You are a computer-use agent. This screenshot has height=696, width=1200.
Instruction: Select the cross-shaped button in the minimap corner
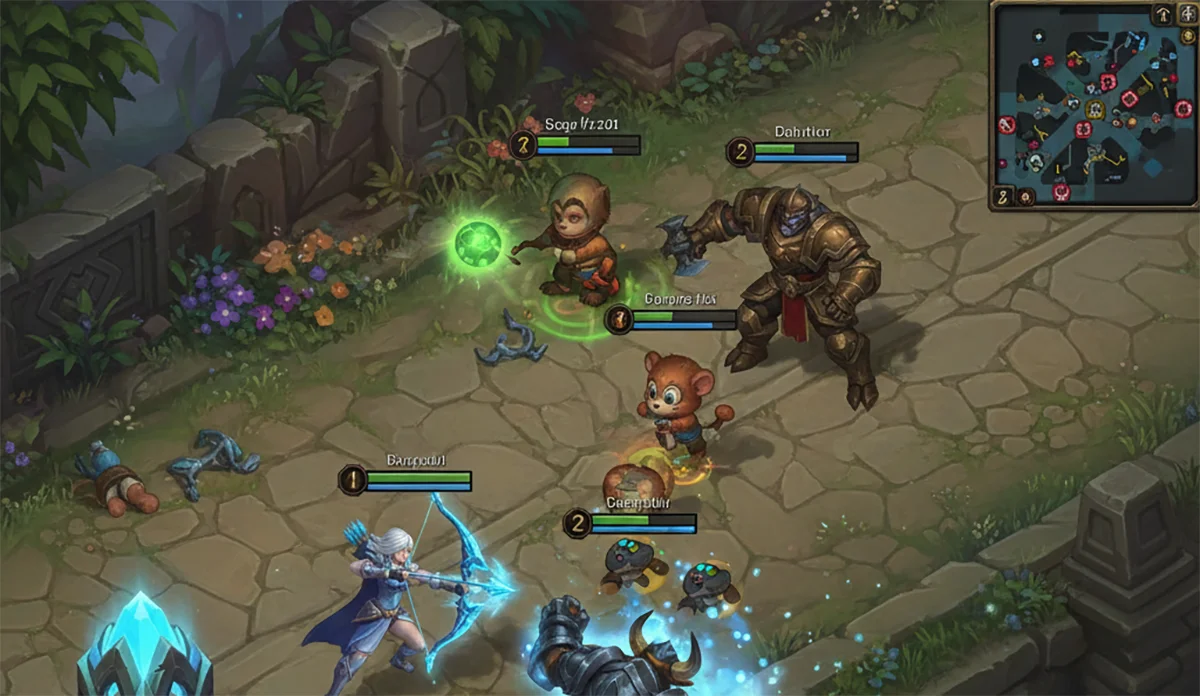tap(1190, 13)
